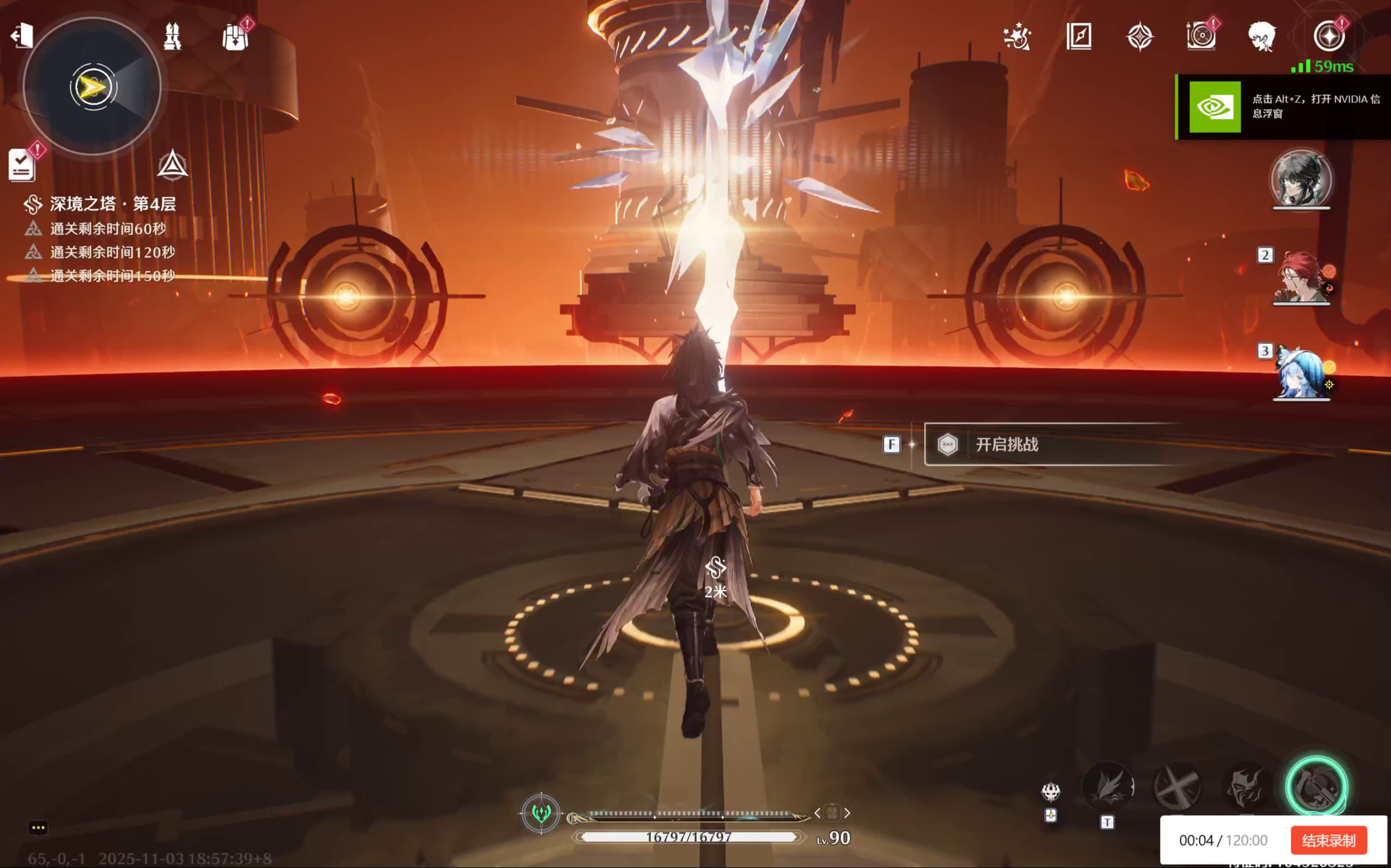Select the dark-haired active character portrait
The height and width of the screenshot is (868, 1391).
pyautogui.click(x=1301, y=178)
